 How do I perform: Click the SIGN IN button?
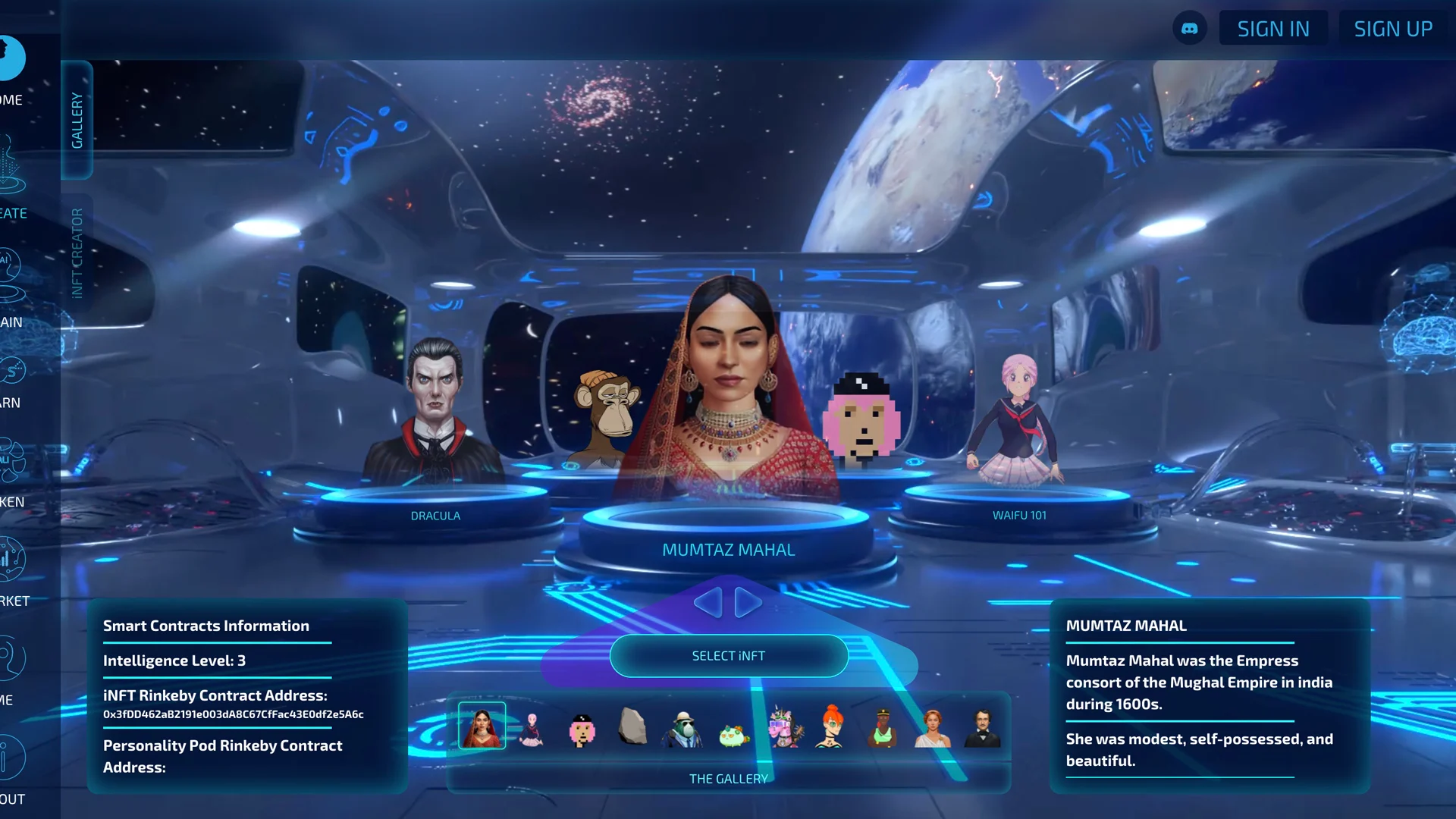(1273, 27)
